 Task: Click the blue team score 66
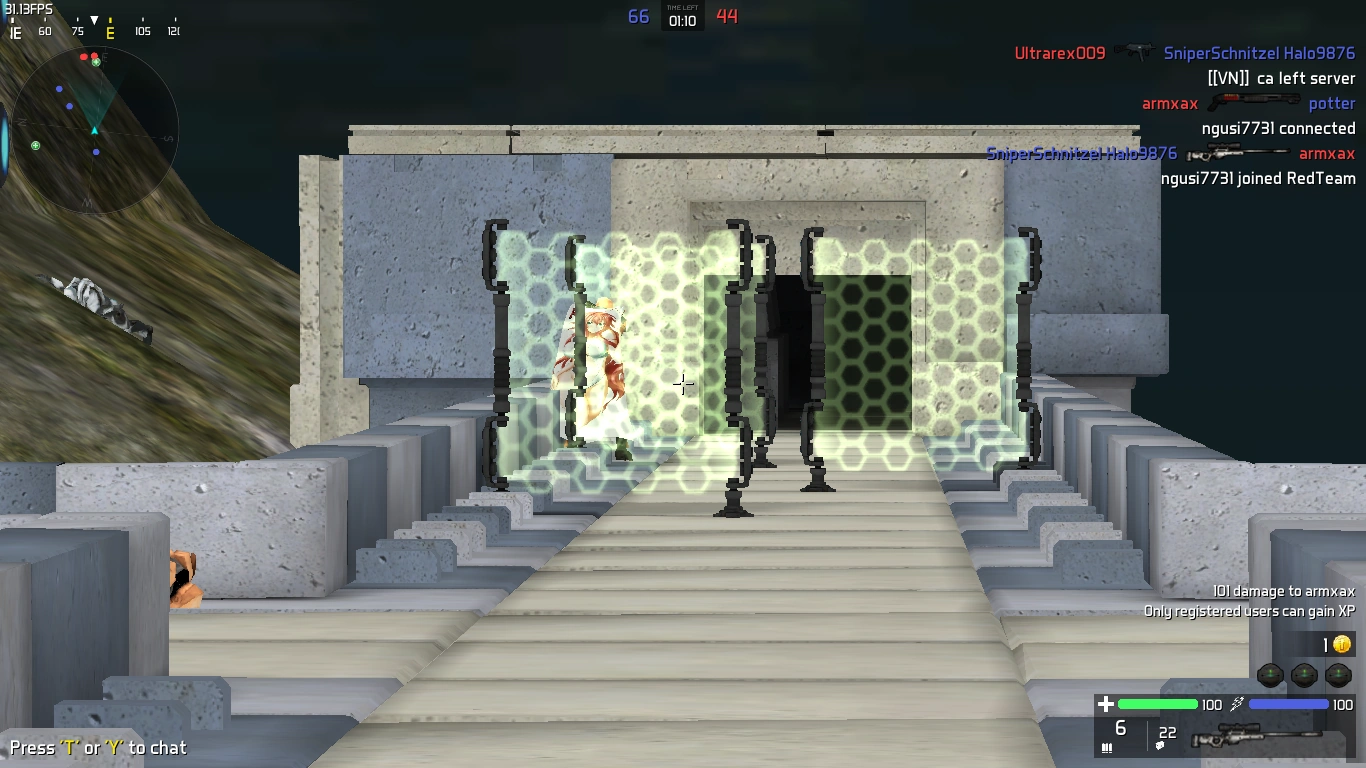coord(638,16)
